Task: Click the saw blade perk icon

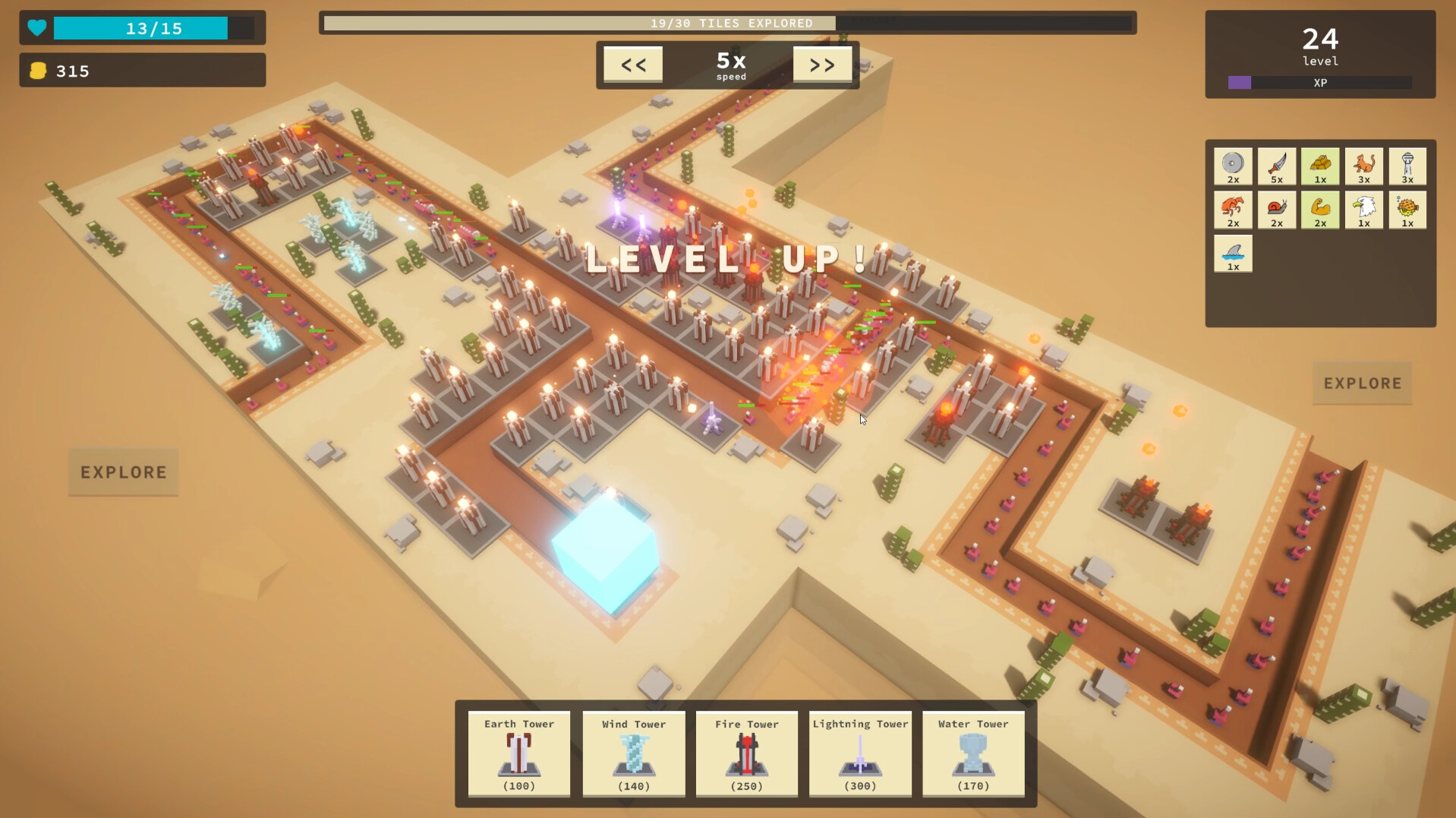Action: pos(1233,166)
